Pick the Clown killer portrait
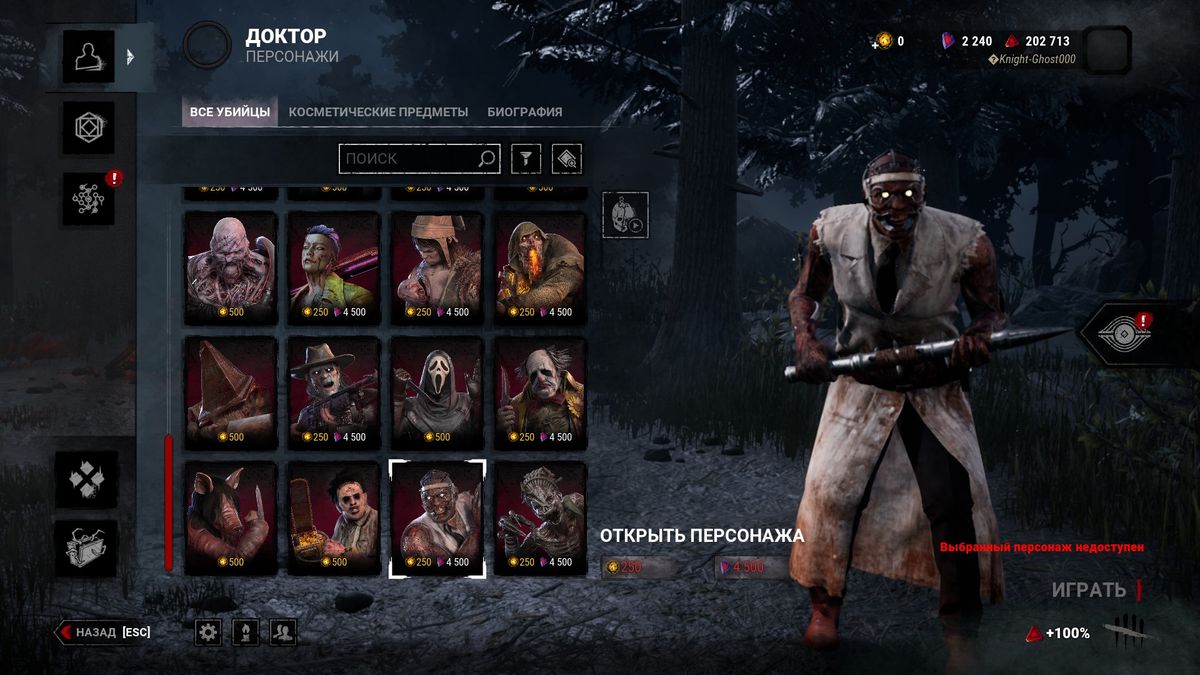1200x675 pixels. (539, 392)
